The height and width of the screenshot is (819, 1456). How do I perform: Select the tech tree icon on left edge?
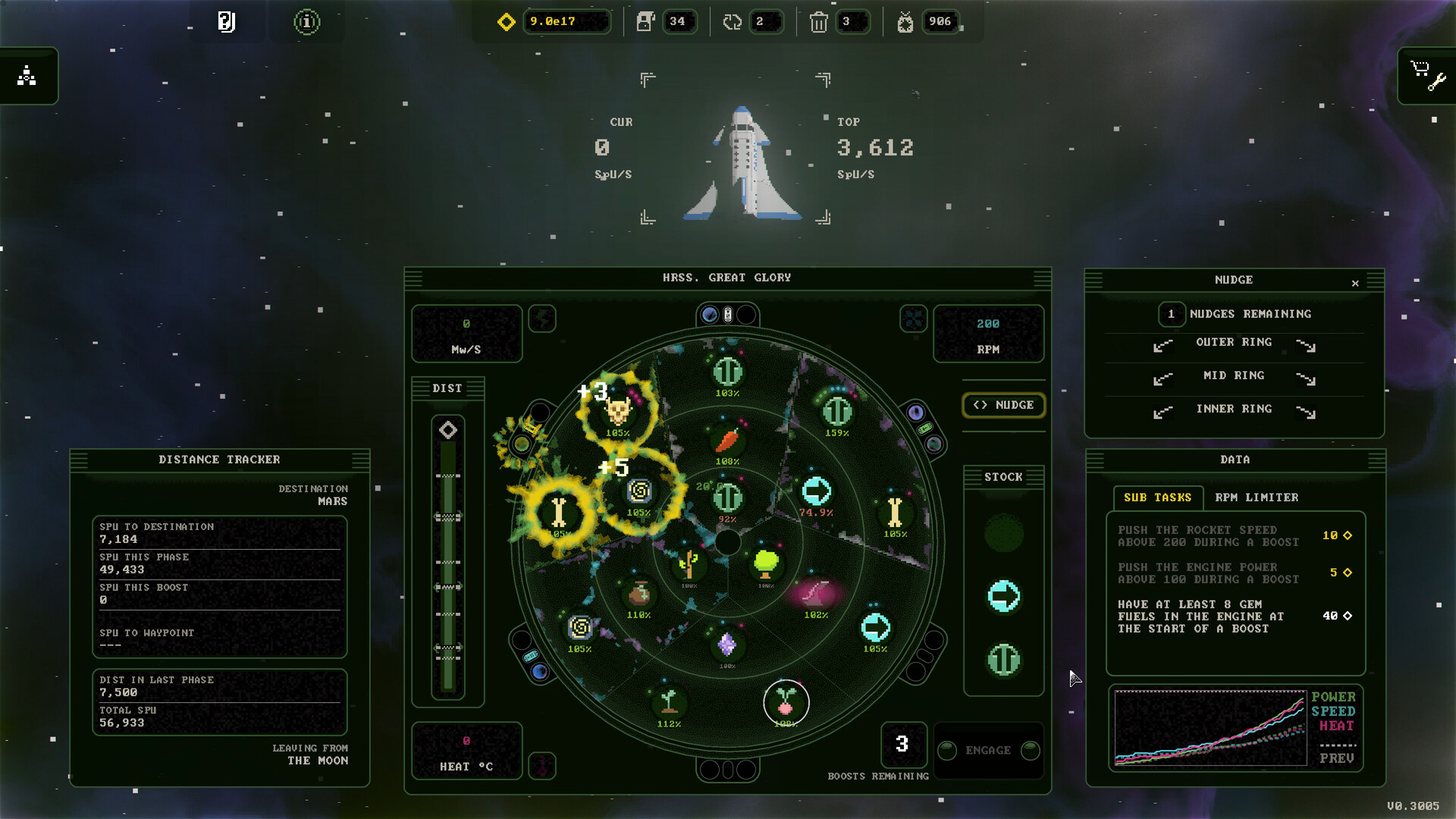[29, 75]
